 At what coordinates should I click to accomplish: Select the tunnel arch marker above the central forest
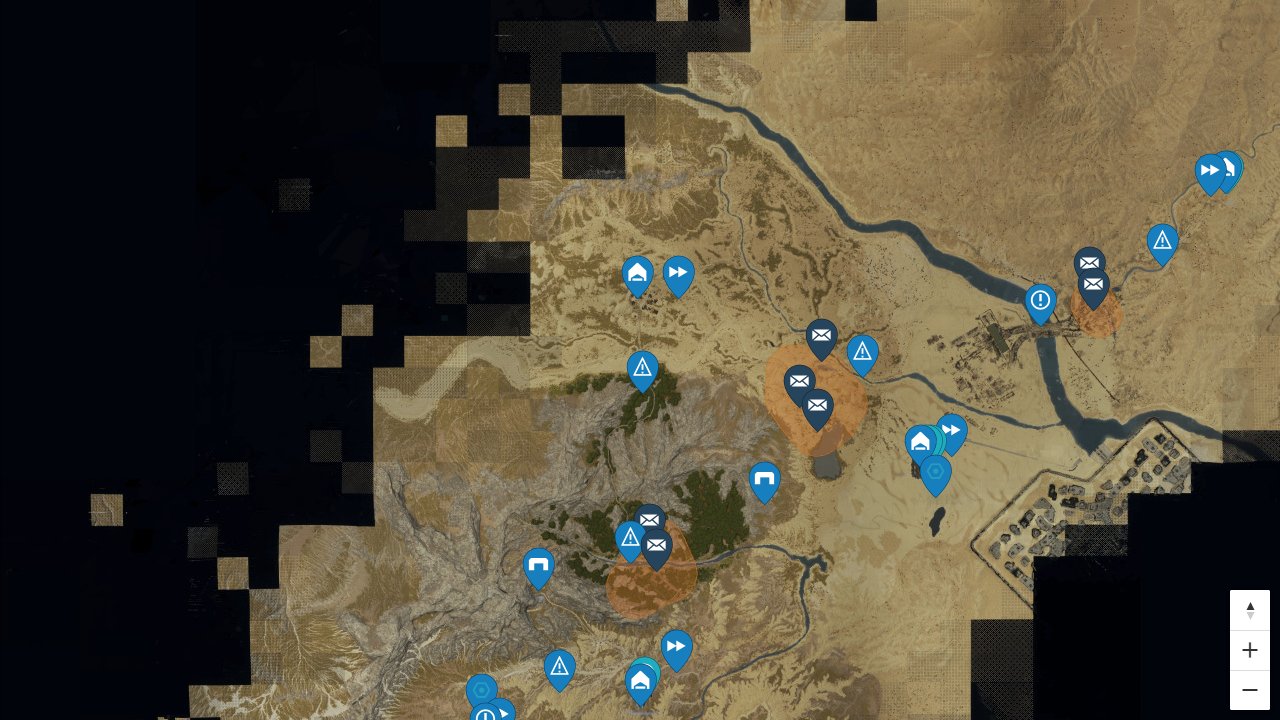[764, 480]
